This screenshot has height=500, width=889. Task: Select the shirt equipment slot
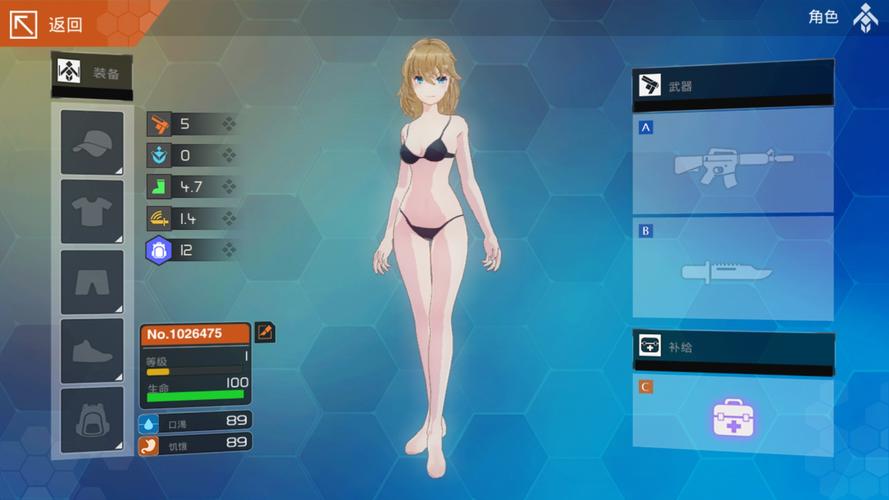tap(92, 212)
